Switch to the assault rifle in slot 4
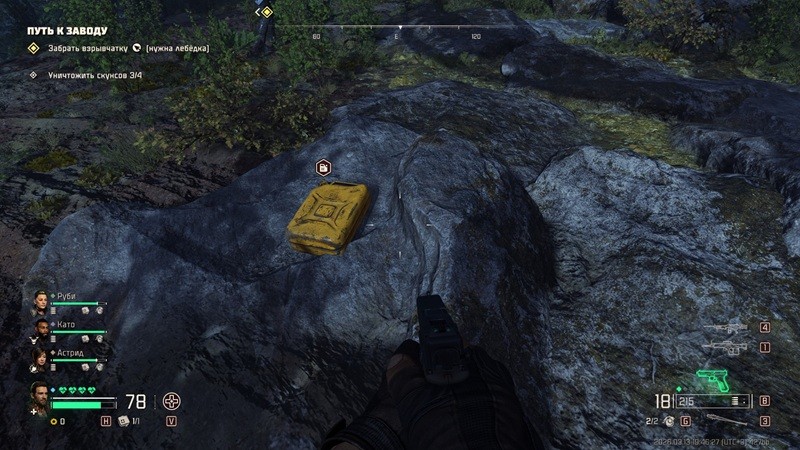The height and width of the screenshot is (450, 800). (725, 327)
